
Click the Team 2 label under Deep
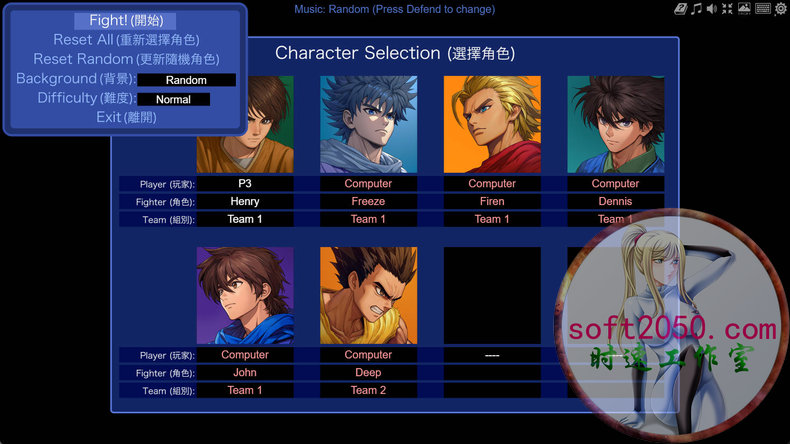(x=368, y=390)
